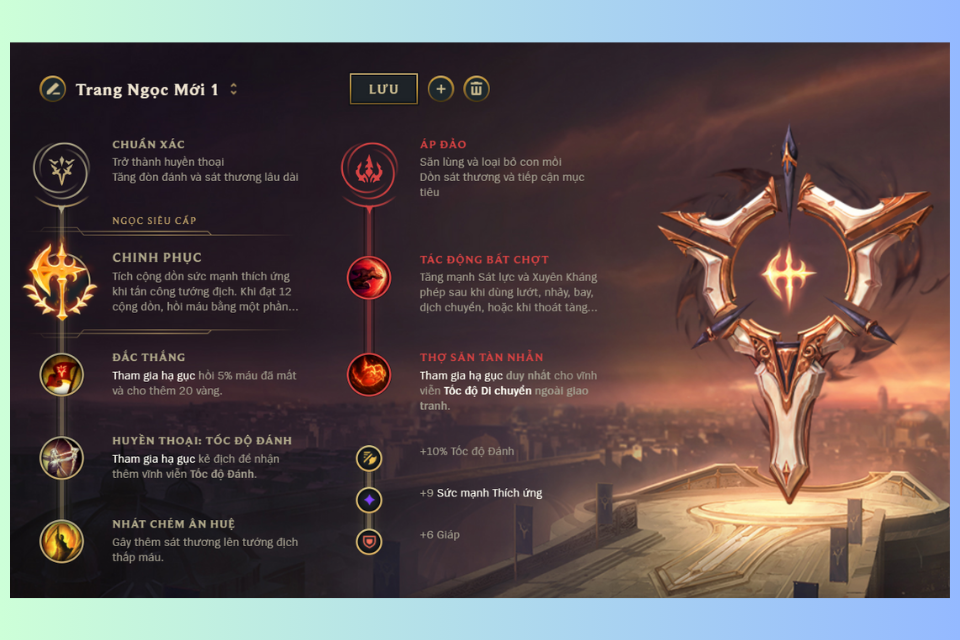Click the LƯU save button
The image size is (960, 640).
(x=383, y=89)
